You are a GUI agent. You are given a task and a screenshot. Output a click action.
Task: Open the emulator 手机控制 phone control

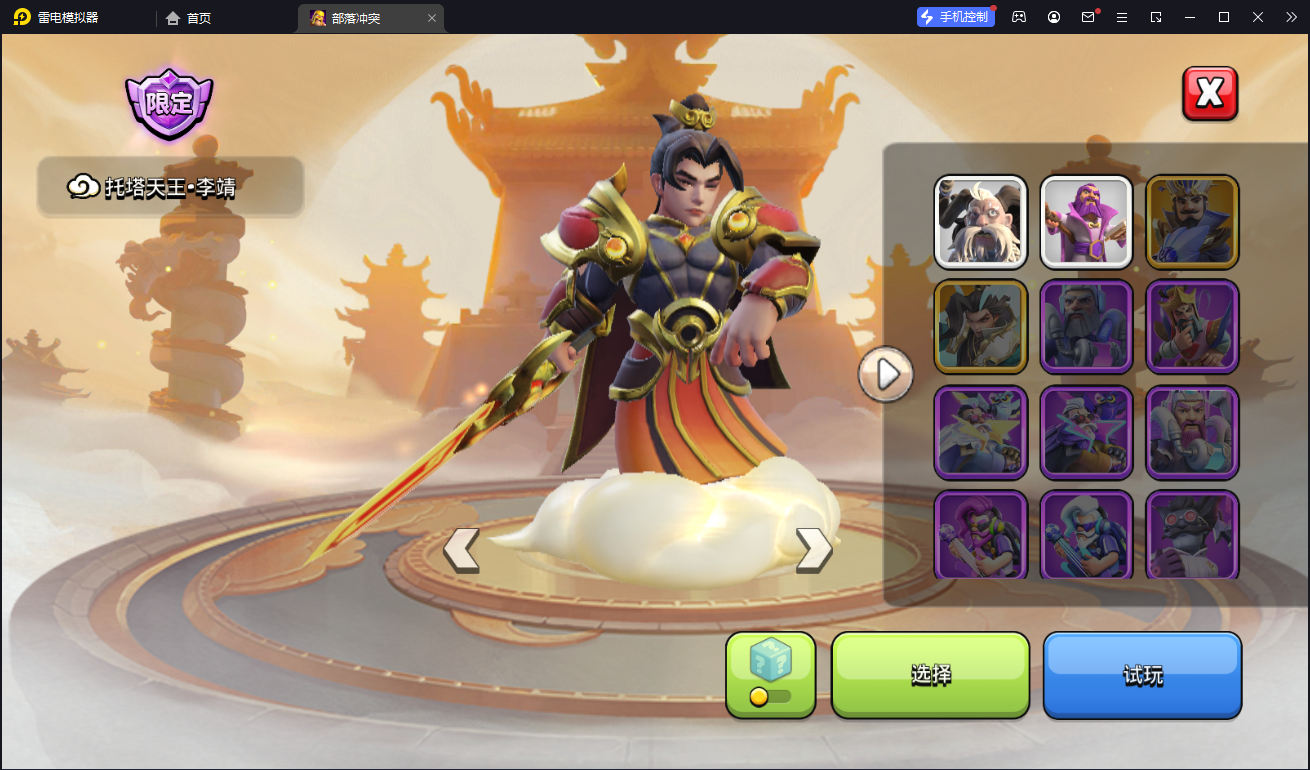coord(955,17)
